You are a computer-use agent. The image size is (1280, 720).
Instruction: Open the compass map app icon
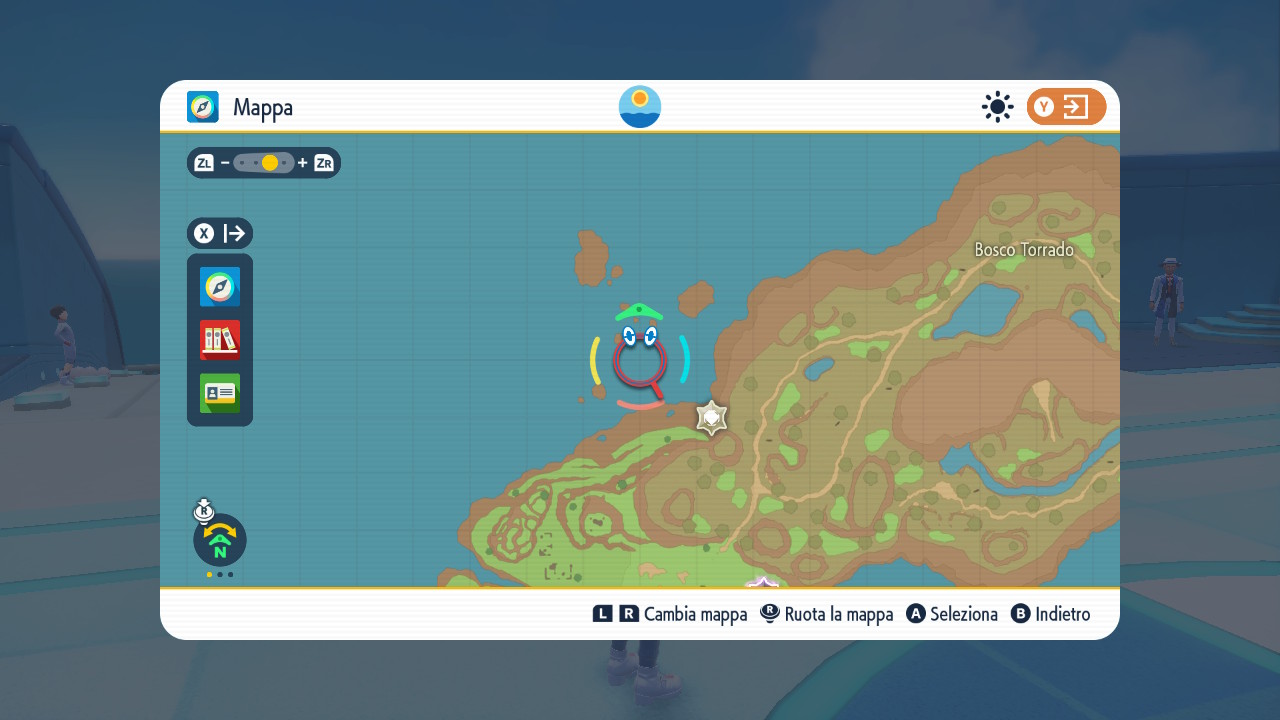click(x=220, y=287)
